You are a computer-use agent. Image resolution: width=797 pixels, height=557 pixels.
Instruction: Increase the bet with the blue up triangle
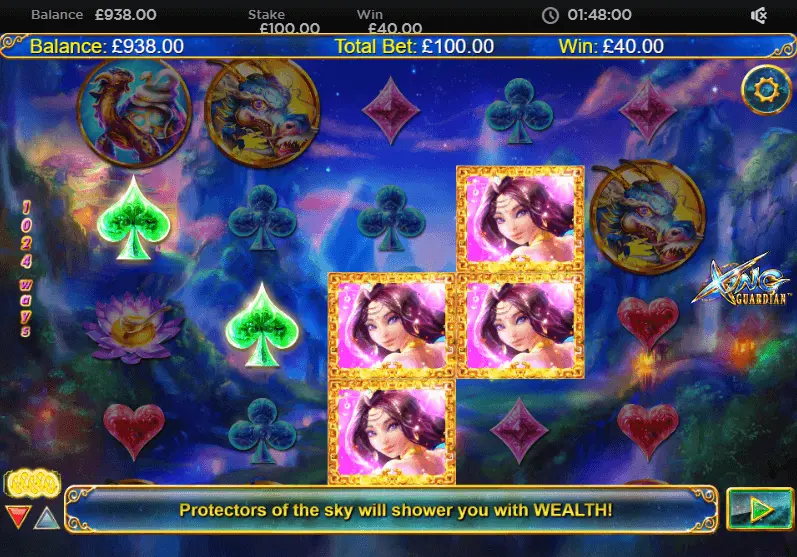(x=46, y=517)
